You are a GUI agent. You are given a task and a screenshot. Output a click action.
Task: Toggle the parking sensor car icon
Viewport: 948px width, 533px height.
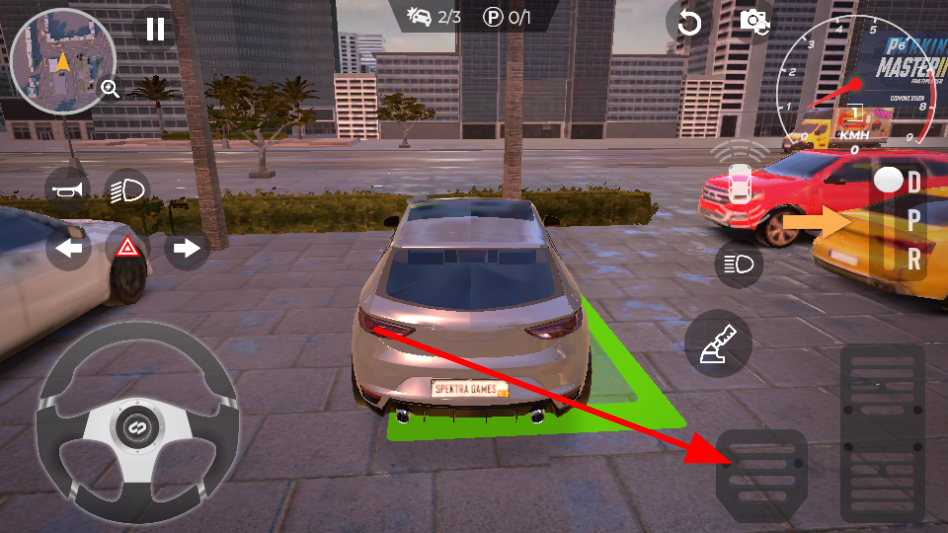click(x=740, y=180)
